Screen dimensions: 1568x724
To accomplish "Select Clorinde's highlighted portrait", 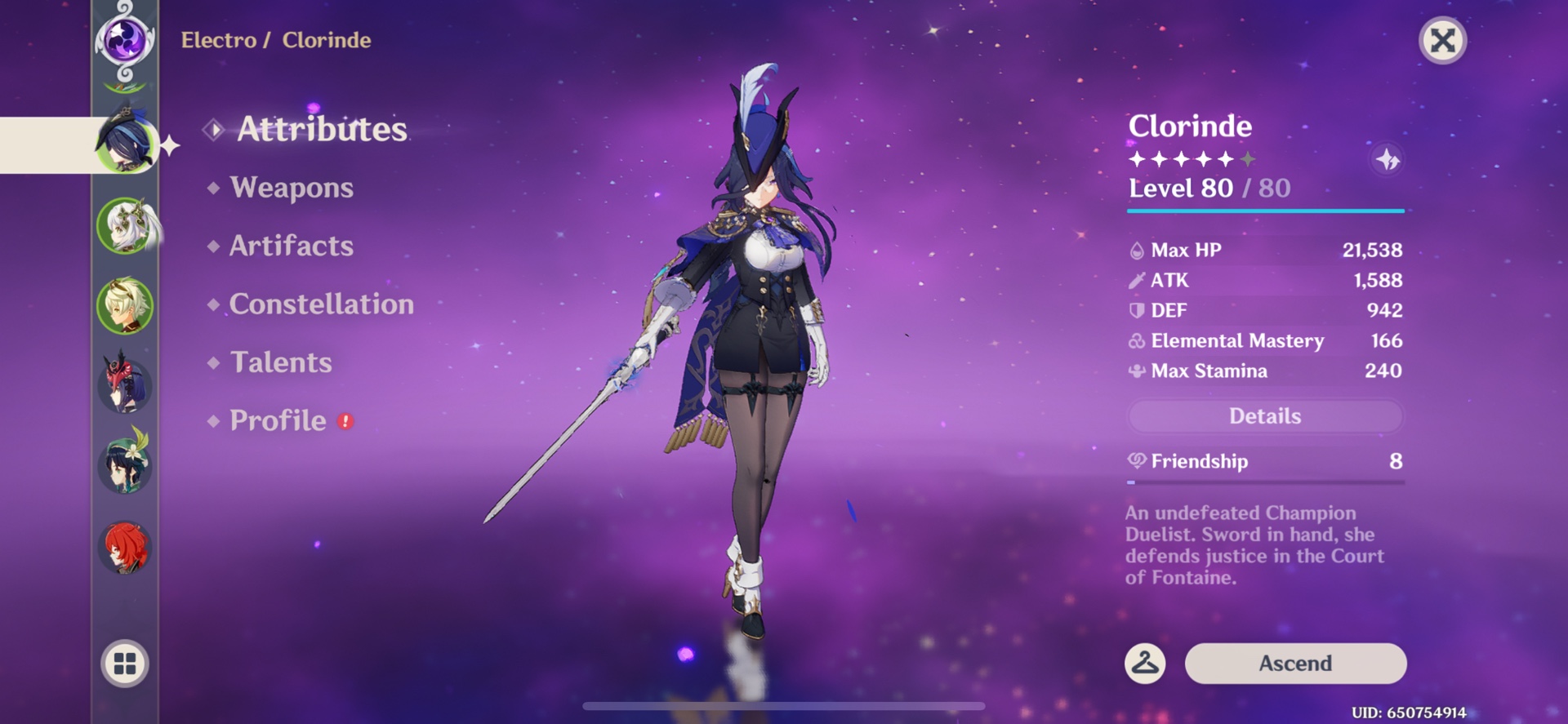I will tap(128, 144).
